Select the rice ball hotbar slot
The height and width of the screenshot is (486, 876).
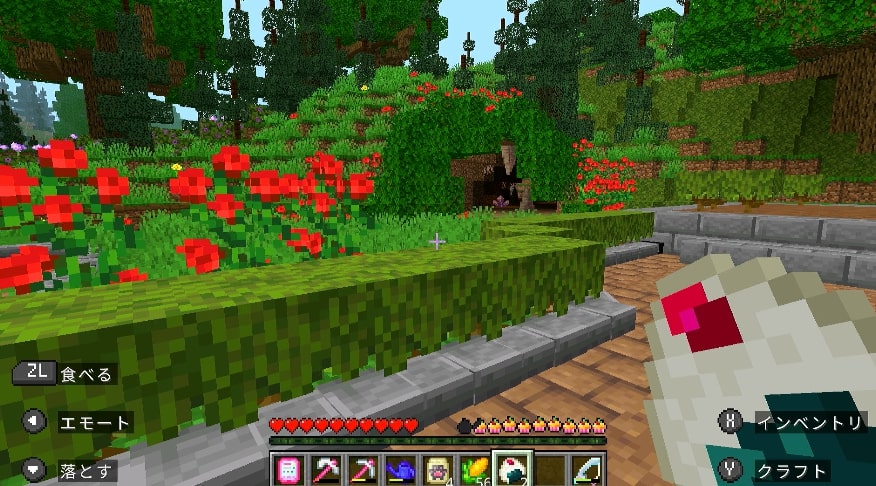click(x=510, y=470)
